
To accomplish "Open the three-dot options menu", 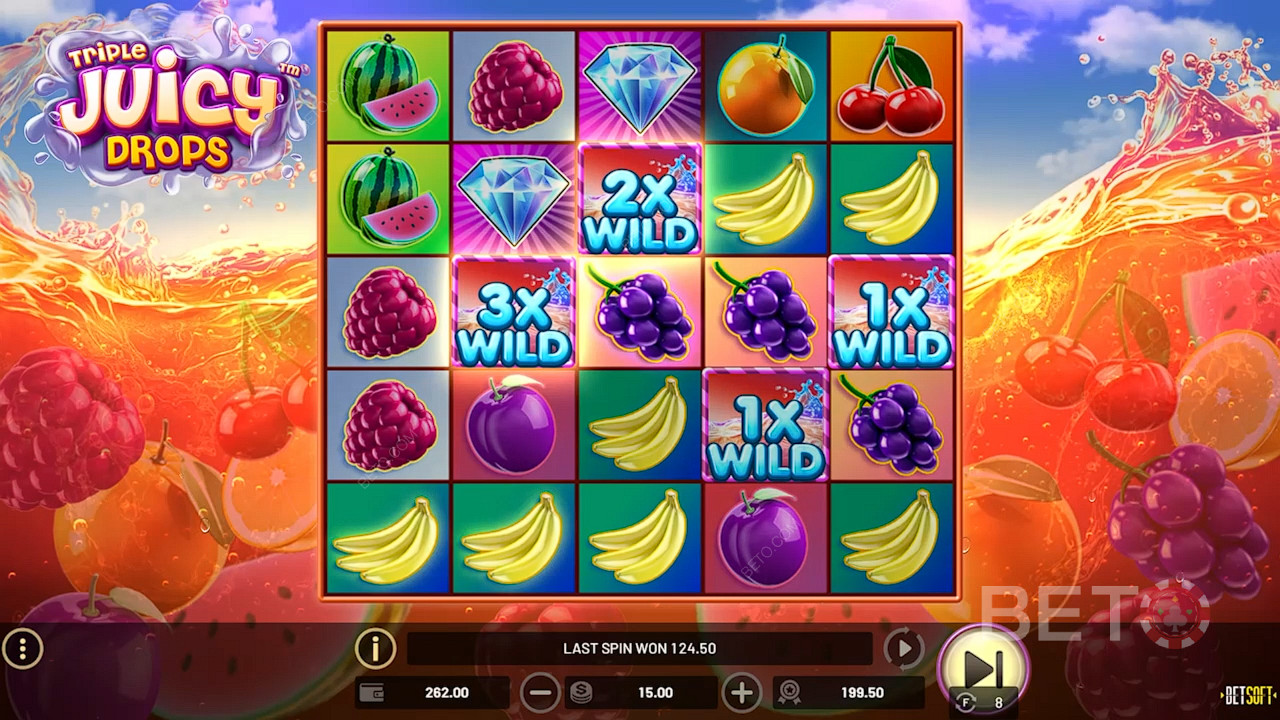I will (x=22, y=650).
